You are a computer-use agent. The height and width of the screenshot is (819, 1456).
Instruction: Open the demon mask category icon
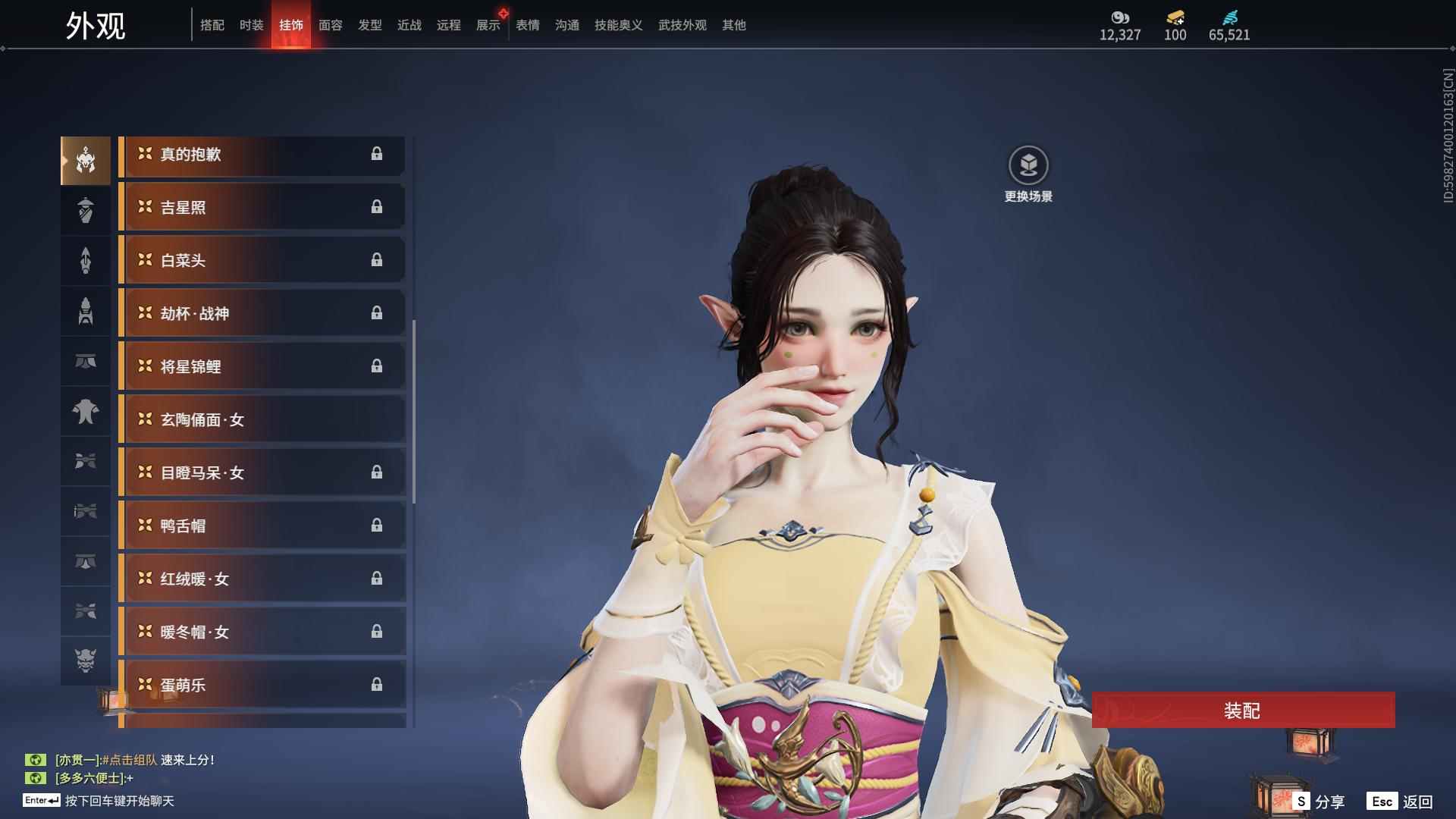click(x=86, y=661)
